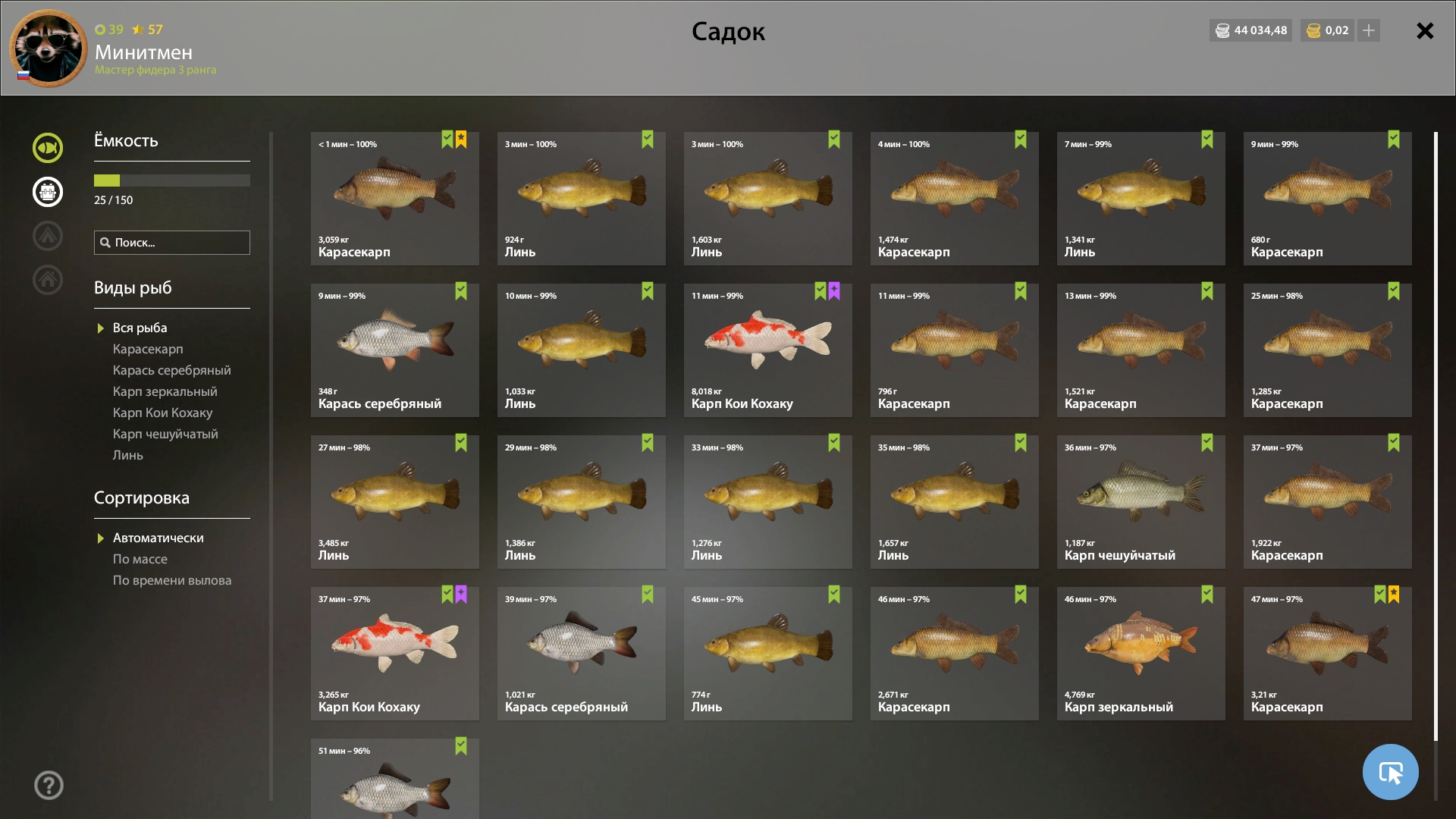Select the 1,187 кг Карп чешуйчатый card
The width and height of the screenshot is (1456, 819).
coord(1141,501)
